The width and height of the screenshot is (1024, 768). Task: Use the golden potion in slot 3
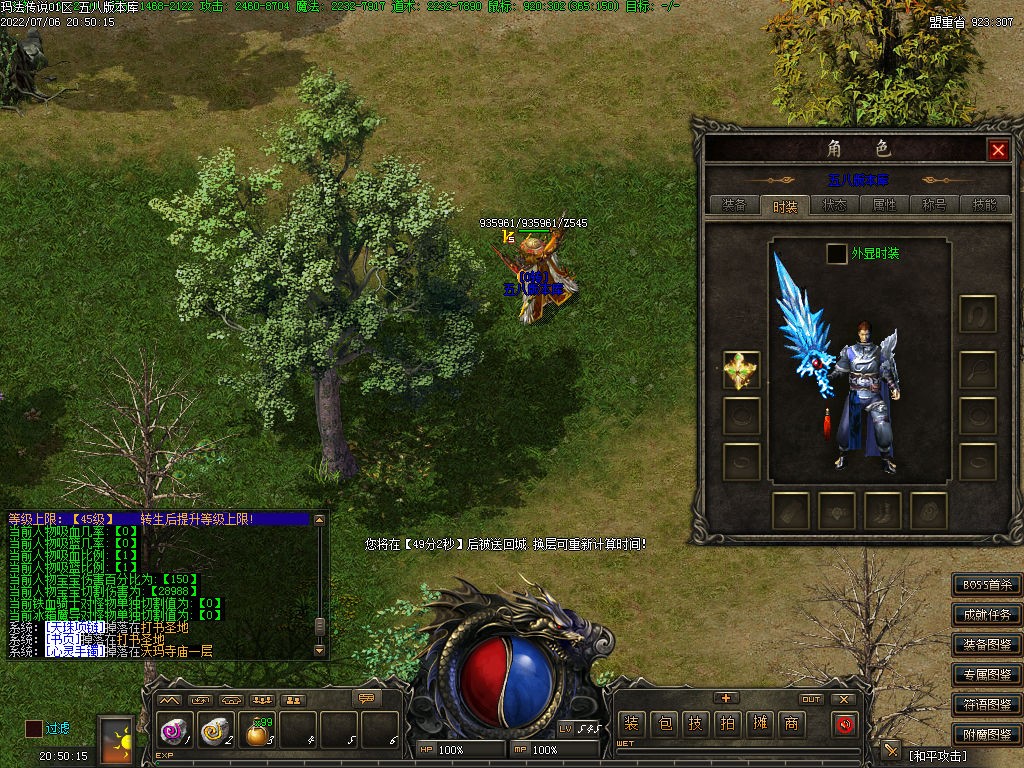[x=258, y=733]
